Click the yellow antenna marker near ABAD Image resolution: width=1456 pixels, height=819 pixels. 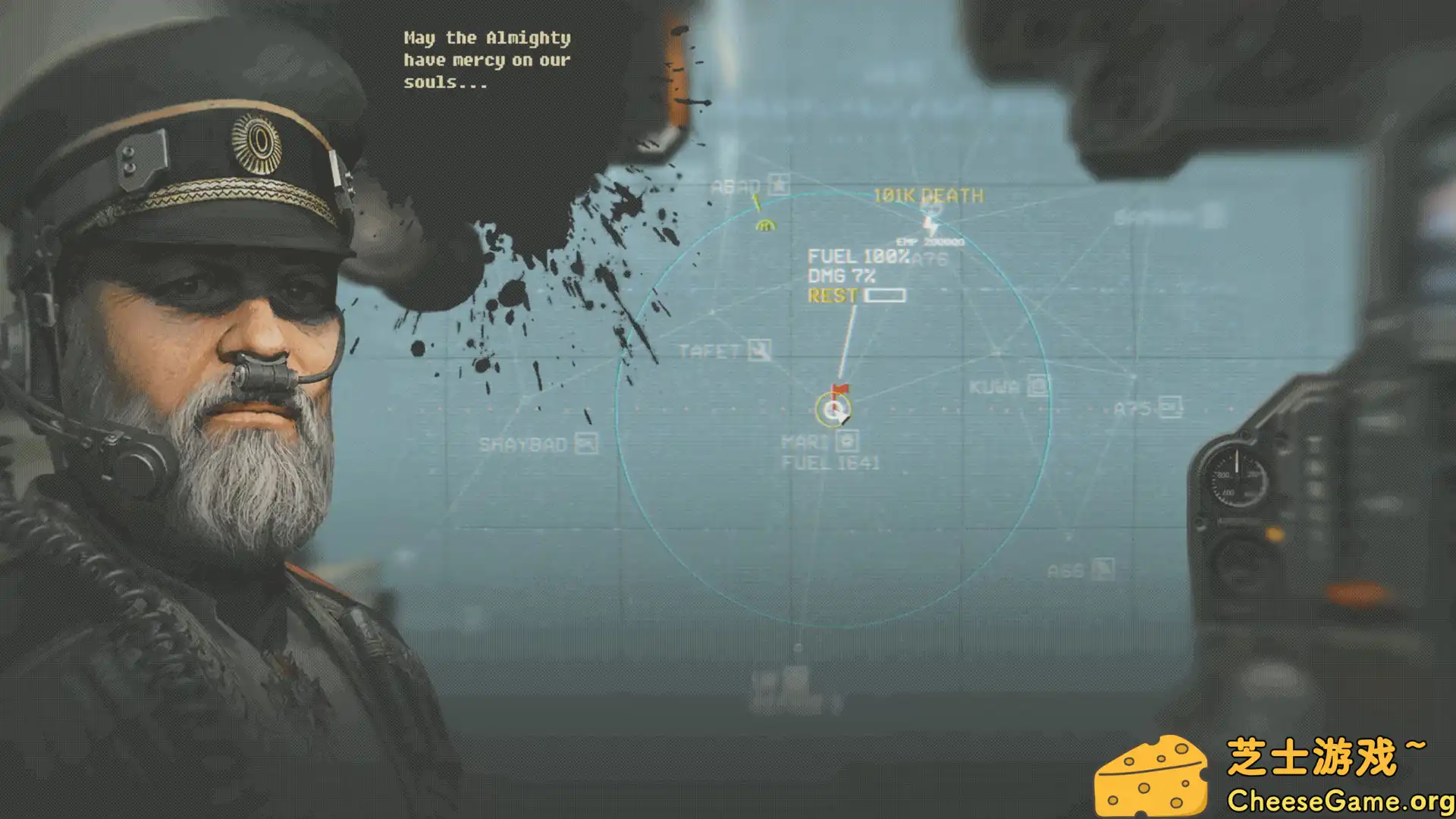[757, 202]
